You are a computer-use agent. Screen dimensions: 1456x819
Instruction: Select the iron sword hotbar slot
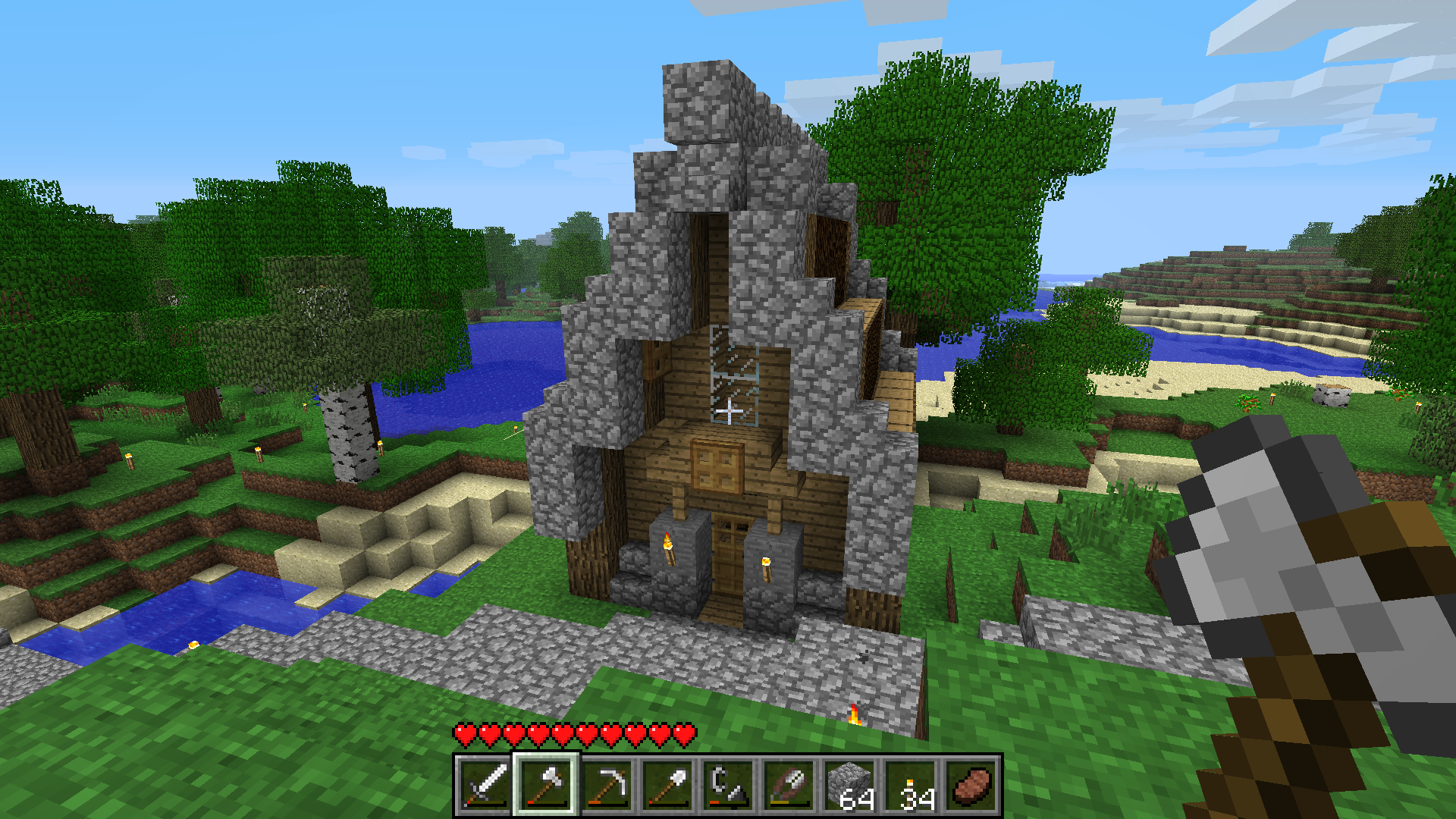(485, 785)
